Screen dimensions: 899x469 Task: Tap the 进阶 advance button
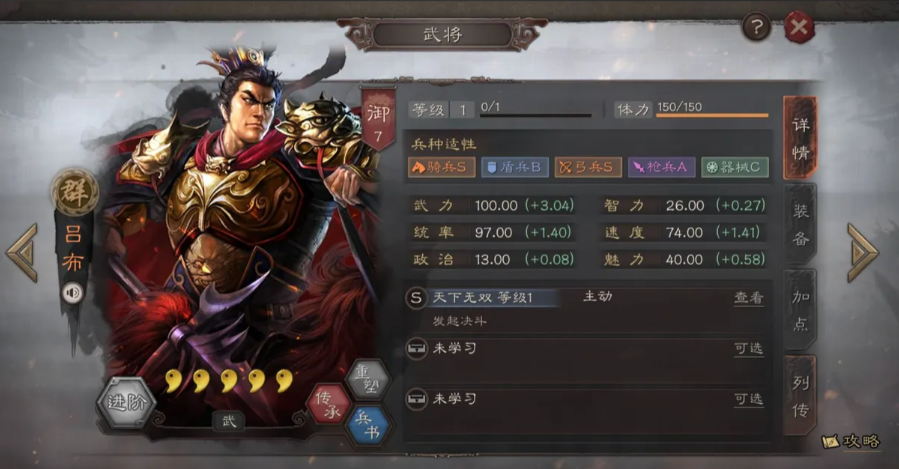click(x=125, y=403)
